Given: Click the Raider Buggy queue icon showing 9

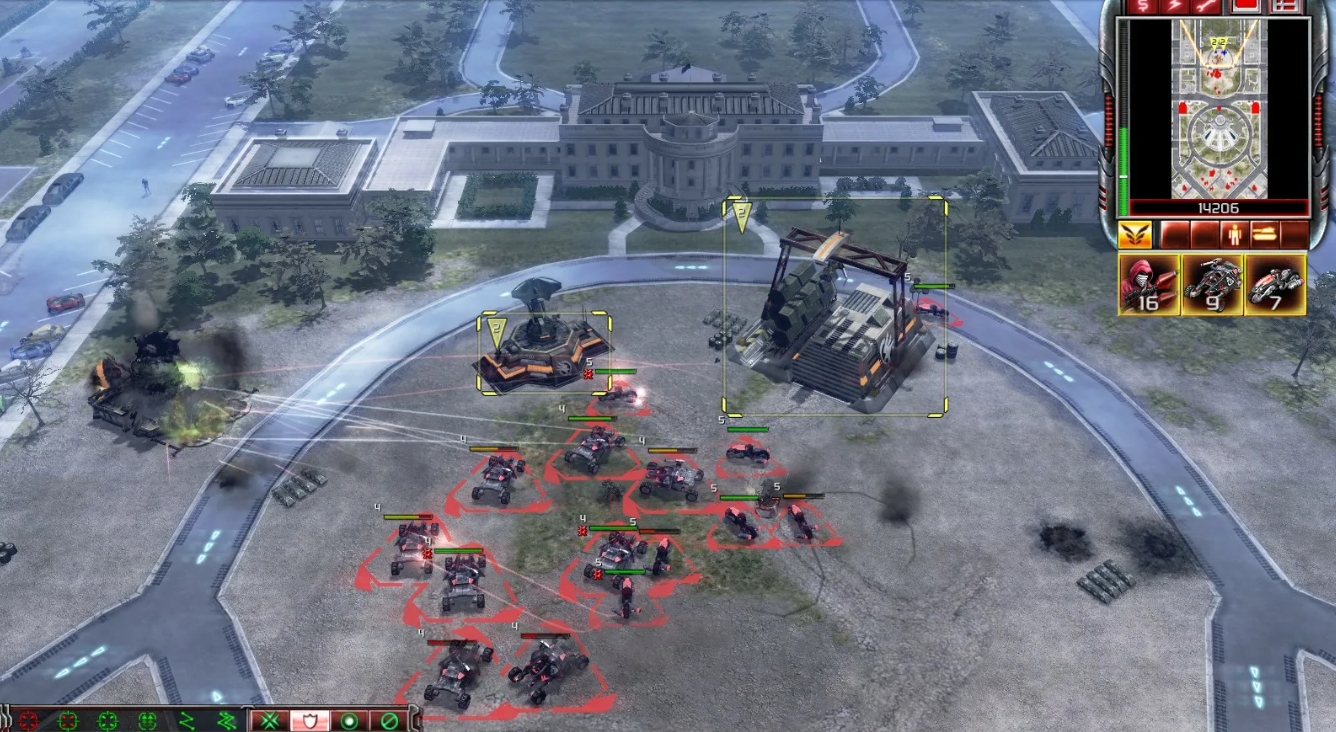Looking at the screenshot, I should [1213, 287].
